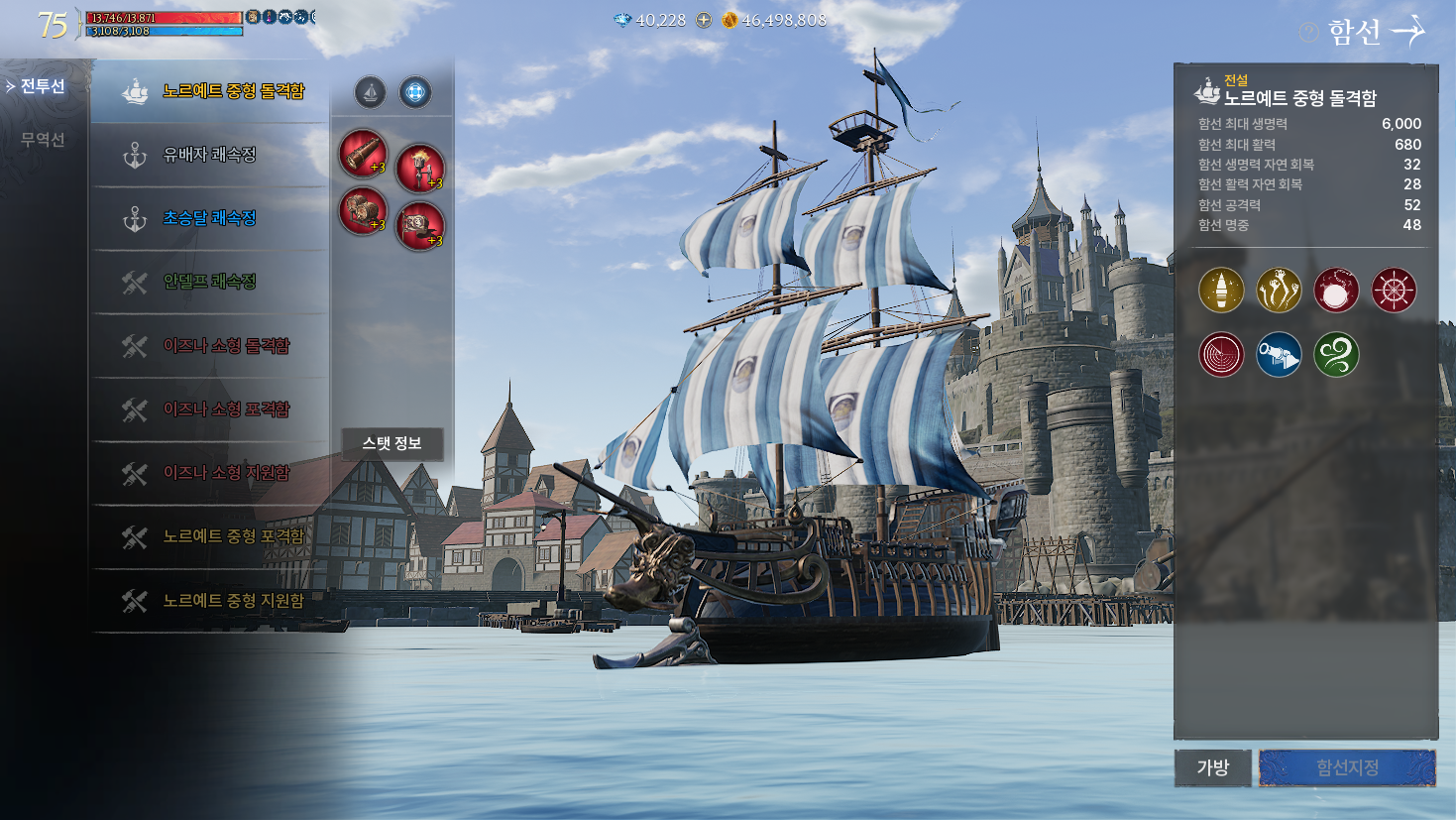The image size is (1456, 820).
Task: Click the blue cannon skill icon
Action: click(1279, 355)
